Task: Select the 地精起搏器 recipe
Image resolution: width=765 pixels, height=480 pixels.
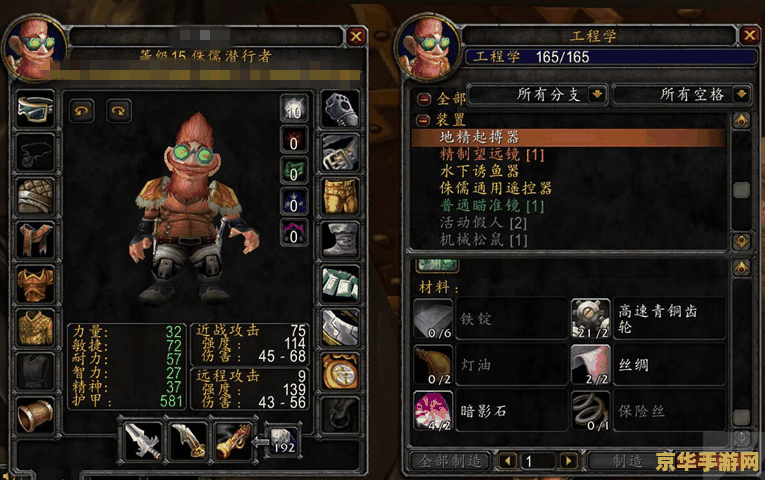Action: tap(480, 137)
